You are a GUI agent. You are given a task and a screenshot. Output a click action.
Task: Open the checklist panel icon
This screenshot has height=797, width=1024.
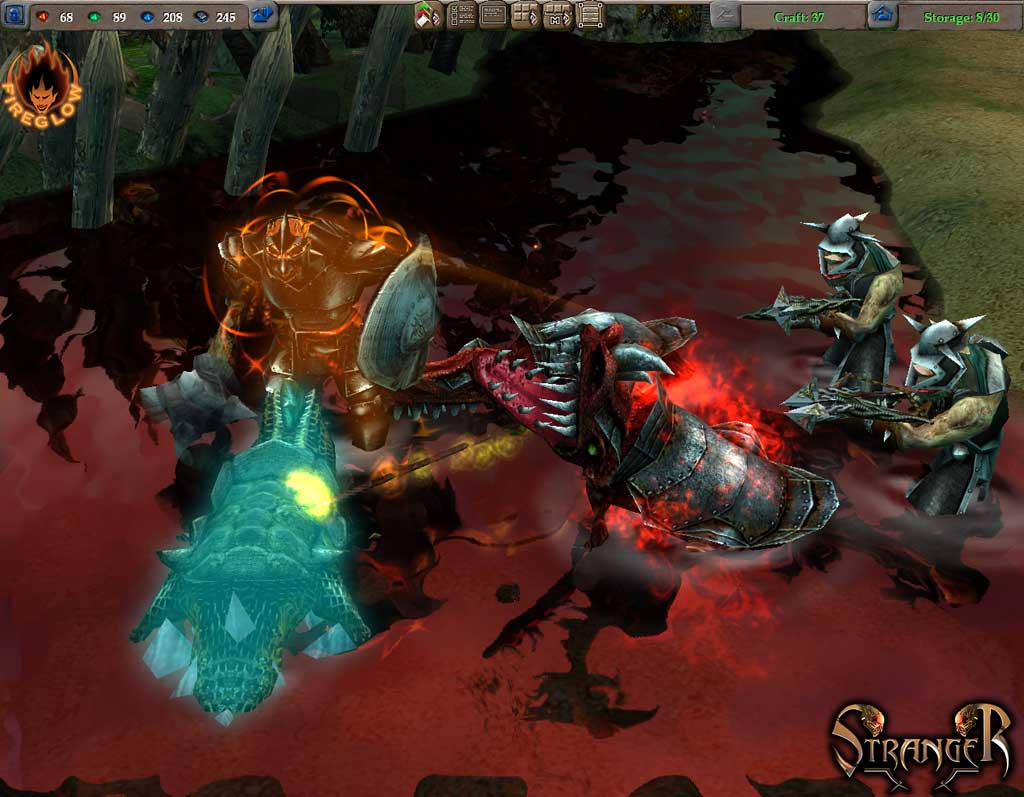pyautogui.click(x=461, y=15)
